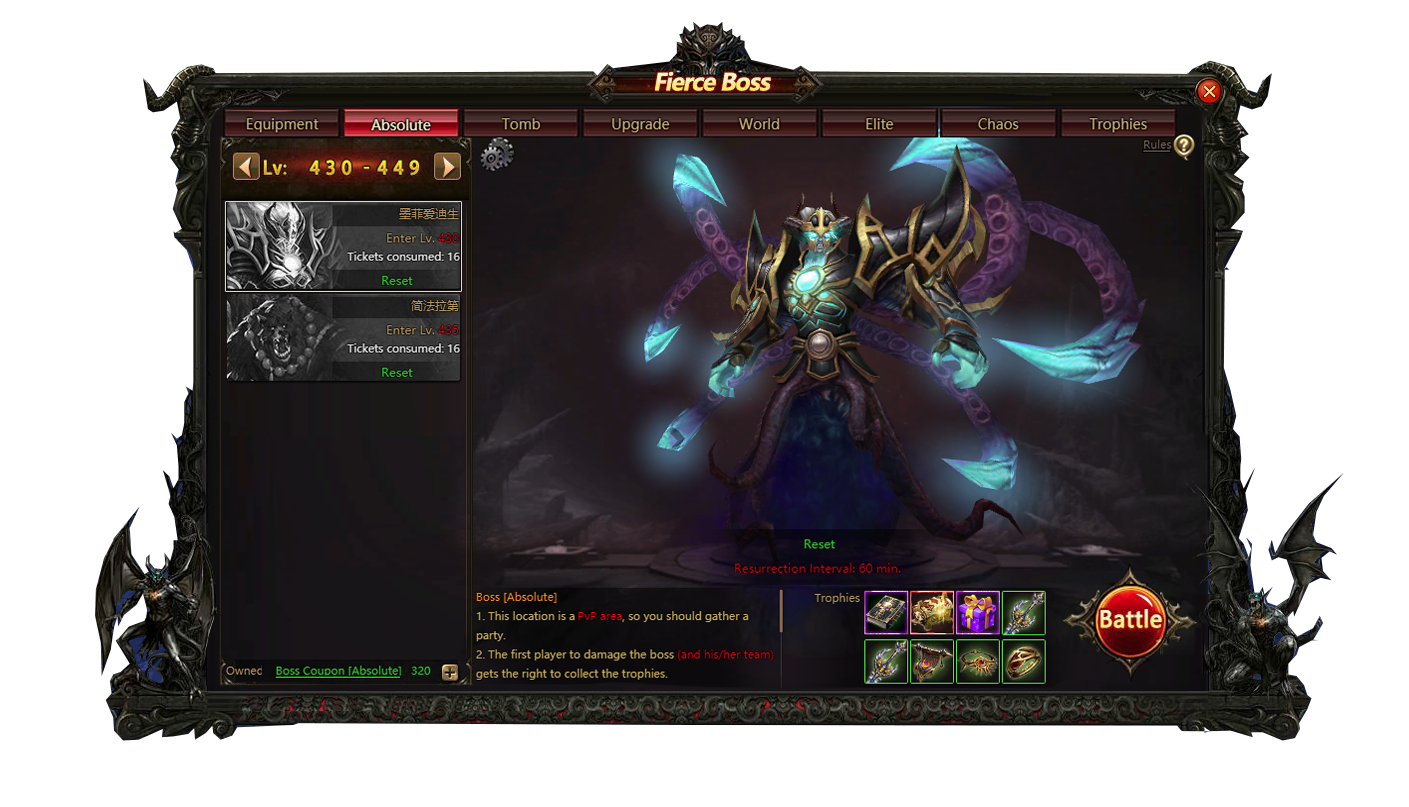Open the Chaos tab

(x=998, y=124)
